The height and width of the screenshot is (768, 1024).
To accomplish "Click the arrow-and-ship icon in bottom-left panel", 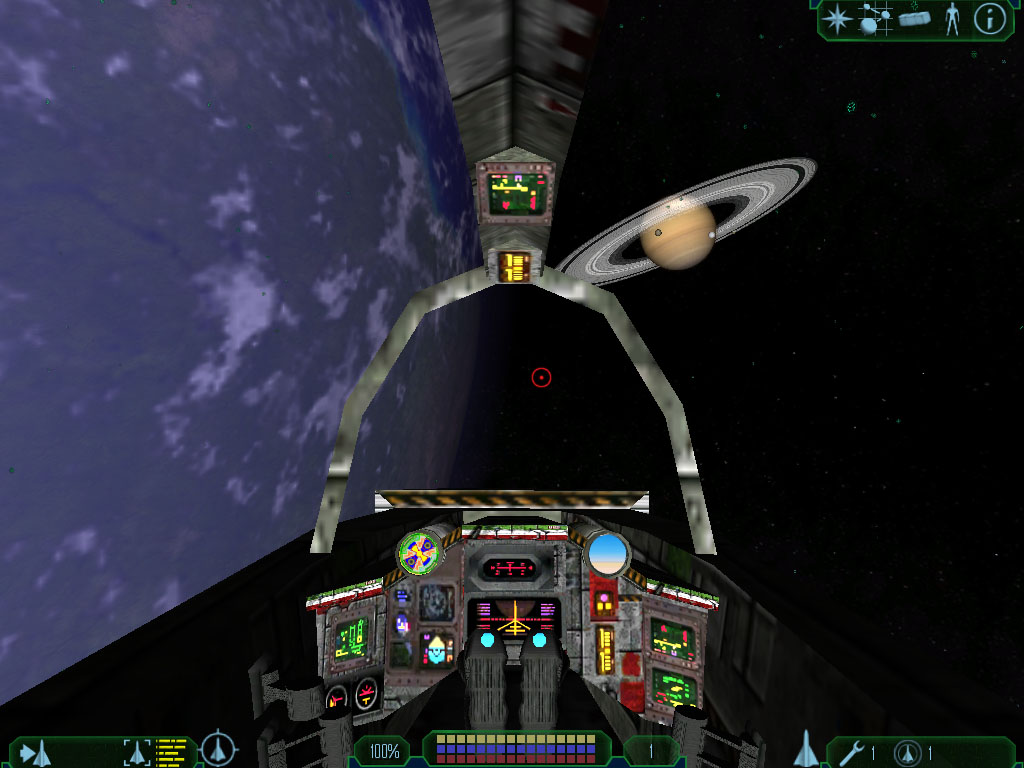I will [x=35, y=752].
